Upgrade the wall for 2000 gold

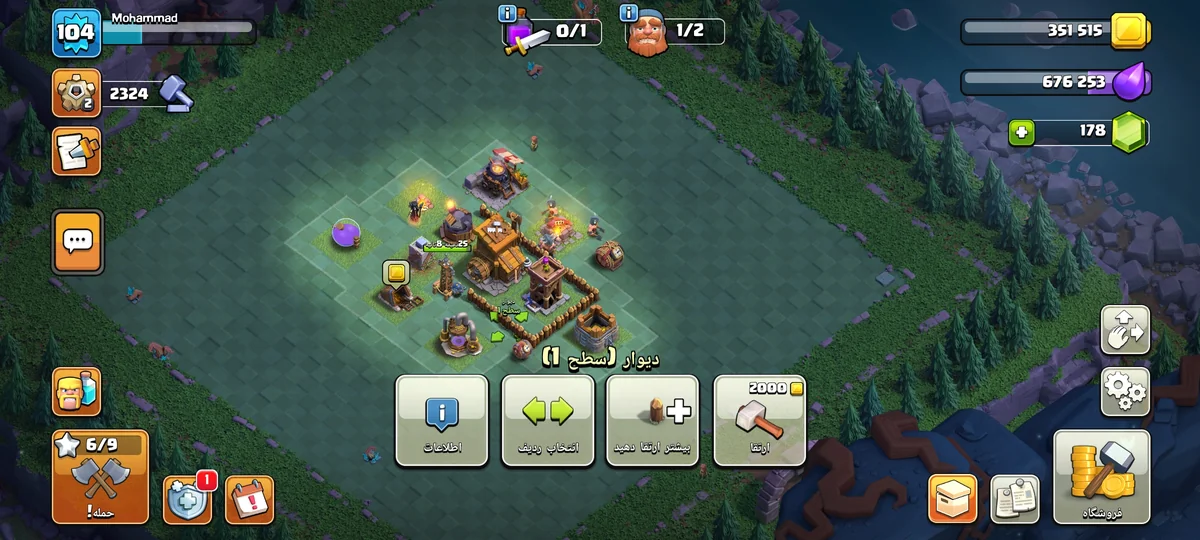(759, 420)
